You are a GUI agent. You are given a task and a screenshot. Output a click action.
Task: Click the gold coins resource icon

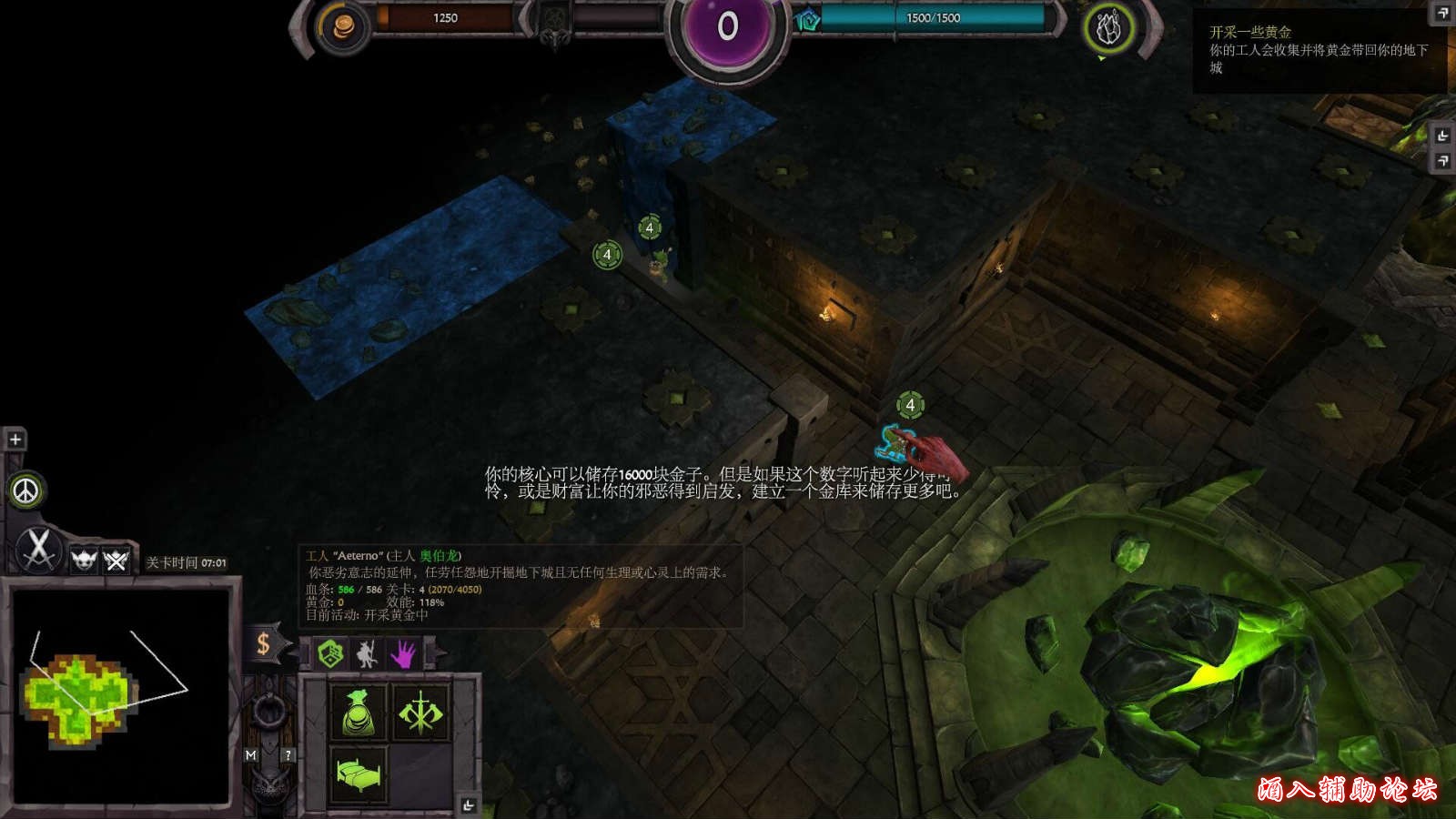pyautogui.click(x=344, y=28)
